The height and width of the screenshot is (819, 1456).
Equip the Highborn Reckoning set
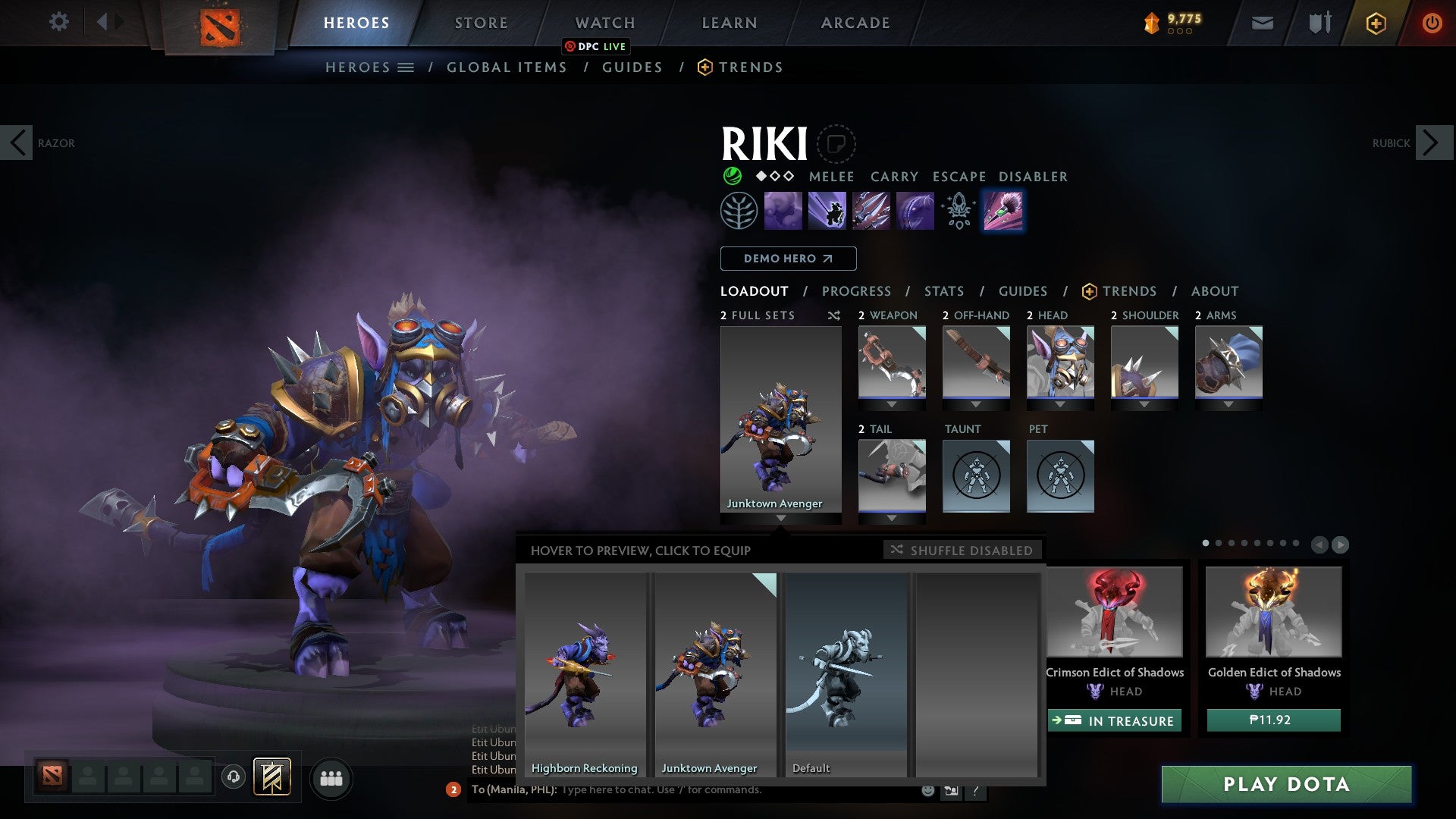pyautogui.click(x=585, y=673)
